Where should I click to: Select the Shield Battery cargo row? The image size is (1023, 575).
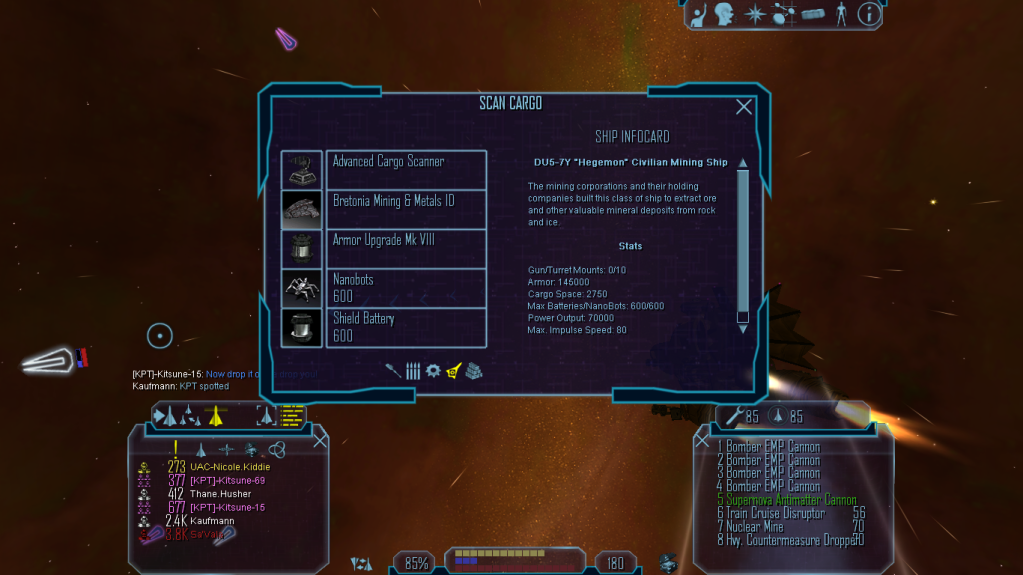coord(406,327)
